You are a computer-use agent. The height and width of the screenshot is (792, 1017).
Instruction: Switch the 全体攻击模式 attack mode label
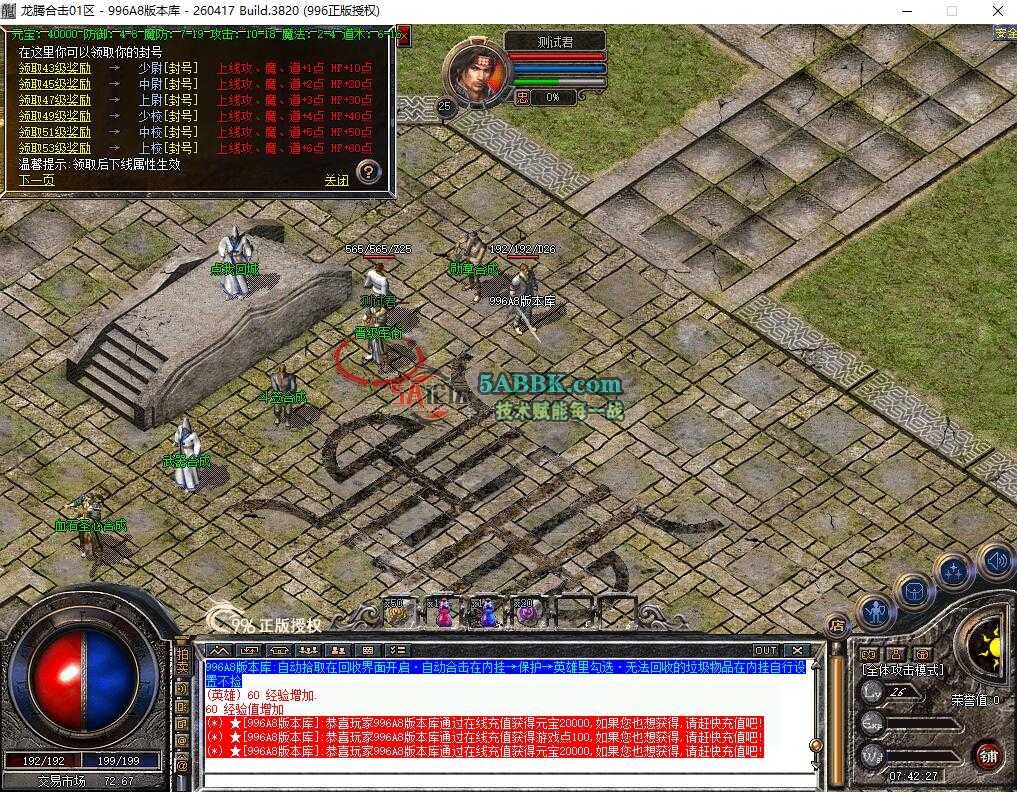(903, 669)
